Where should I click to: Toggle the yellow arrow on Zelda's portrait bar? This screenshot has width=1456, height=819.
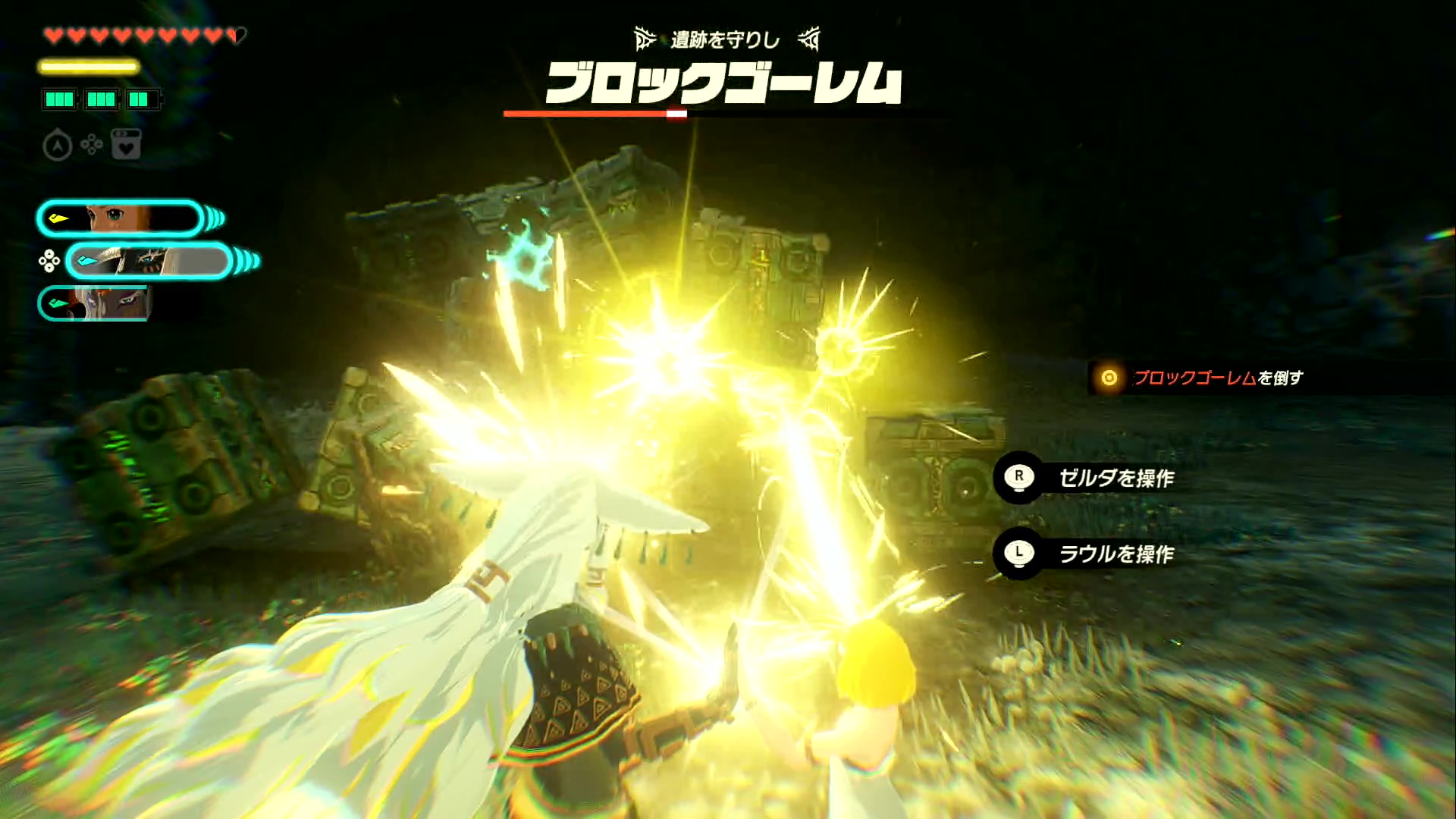[x=59, y=218]
